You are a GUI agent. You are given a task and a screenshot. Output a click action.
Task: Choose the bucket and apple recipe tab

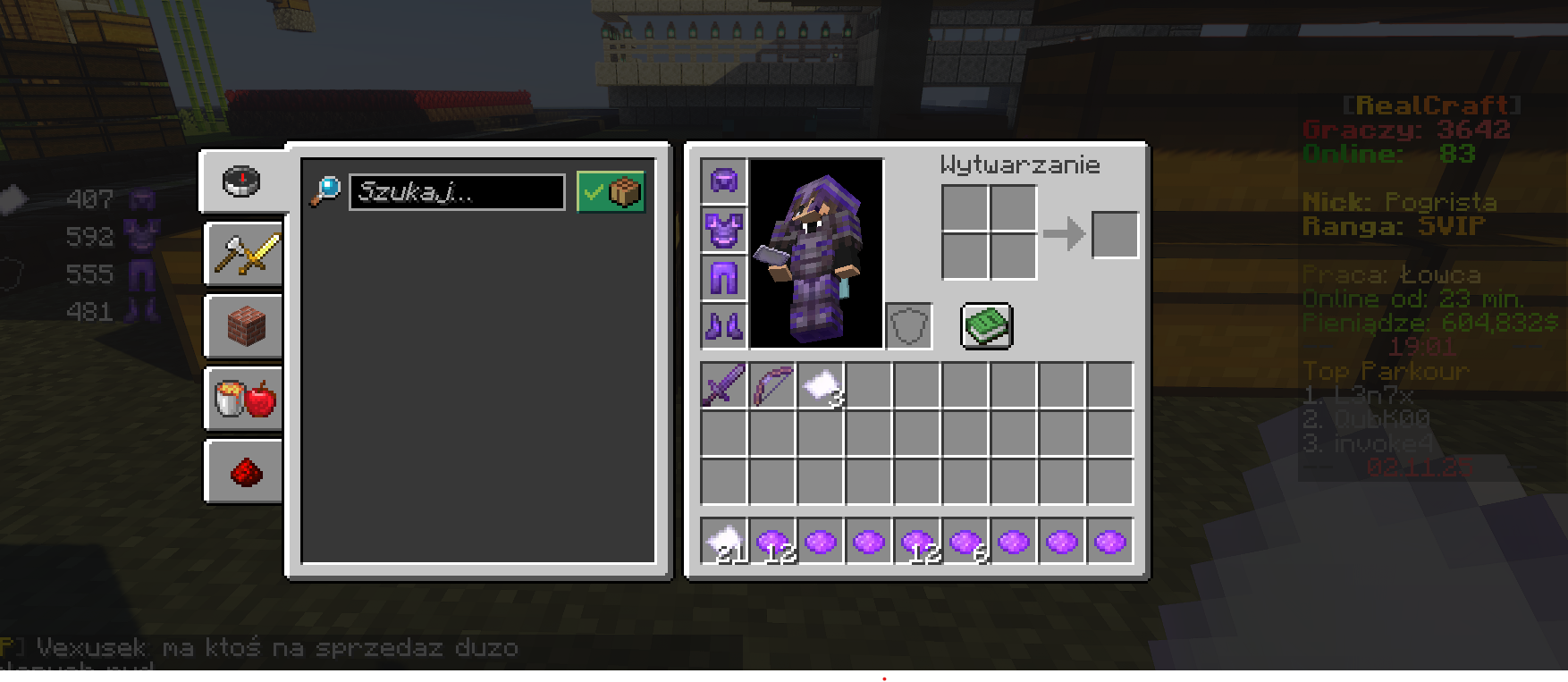point(244,400)
